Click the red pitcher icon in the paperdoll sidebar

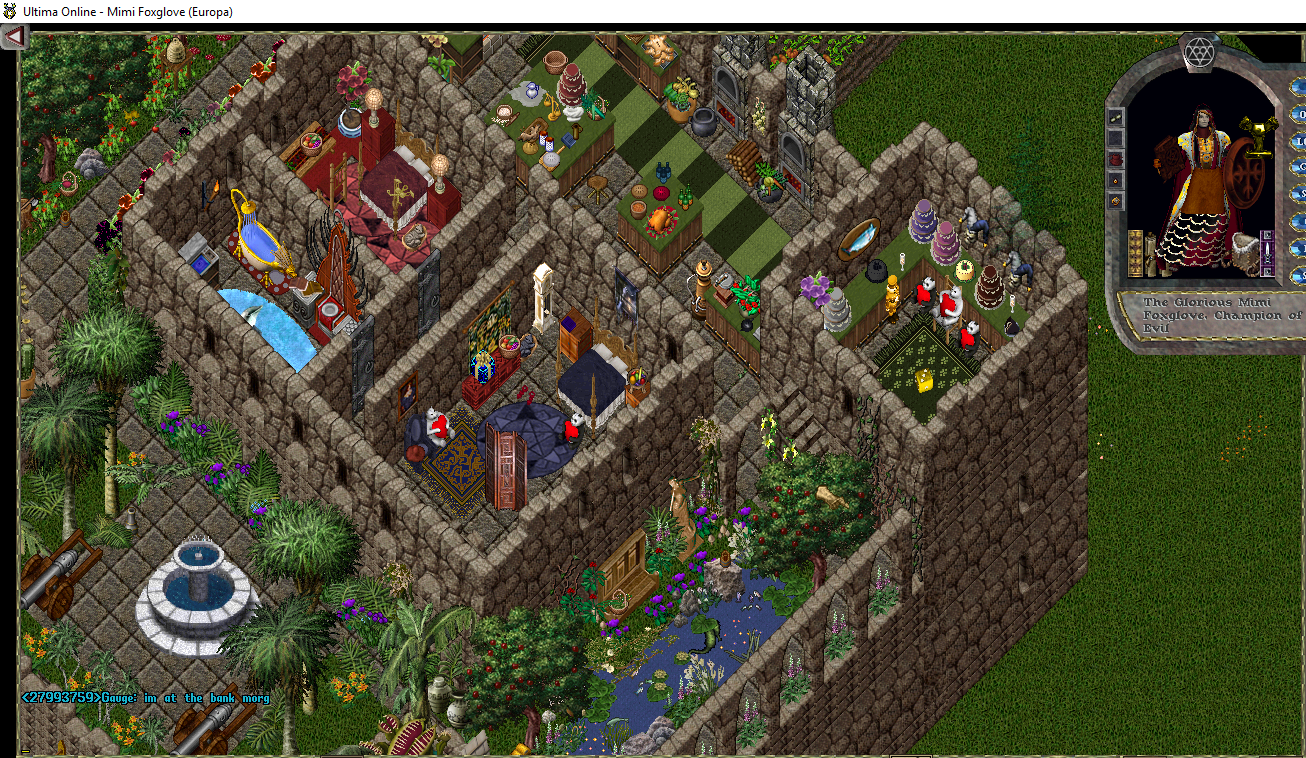click(1114, 159)
